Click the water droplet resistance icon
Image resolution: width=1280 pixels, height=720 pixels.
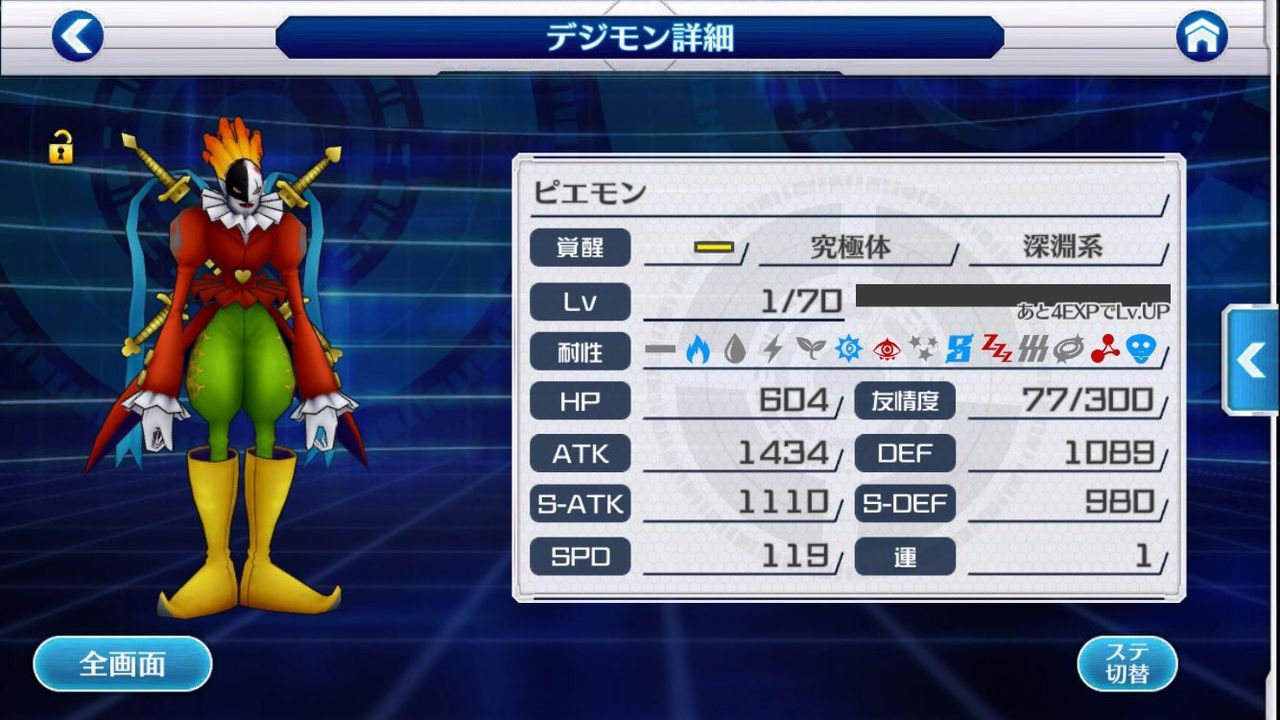point(733,348)
